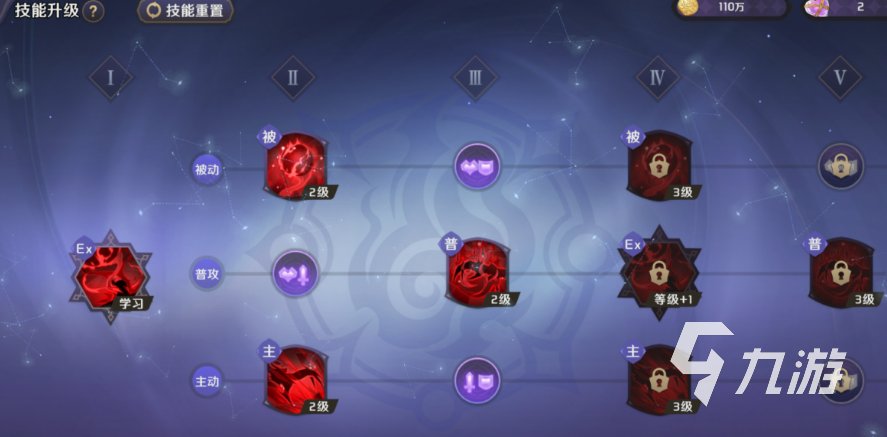Image resolution: width=887 pixels, height=437 pixels.
Task: Tap the locked tier IV passive skill
Action: point(659,166)
